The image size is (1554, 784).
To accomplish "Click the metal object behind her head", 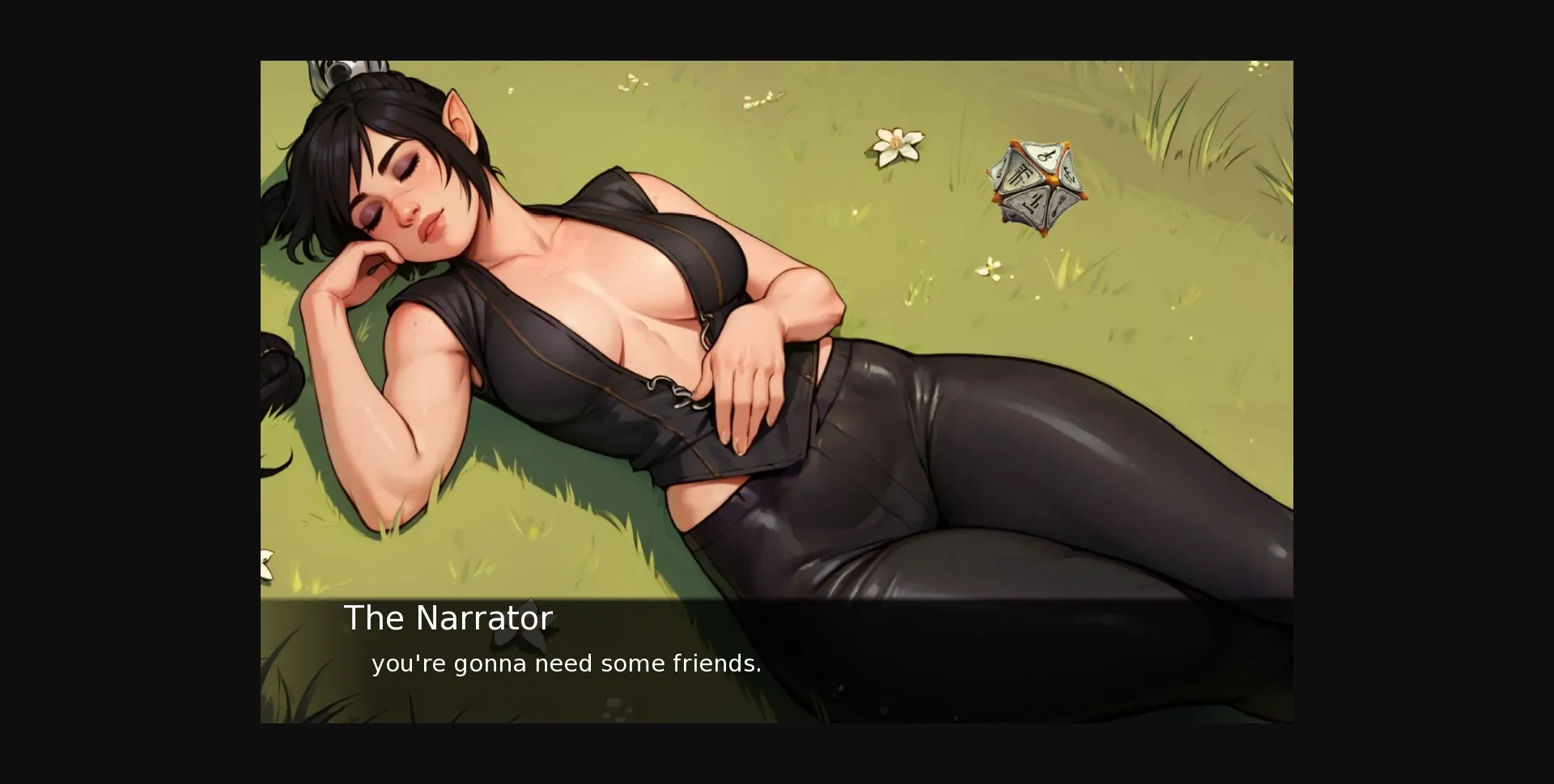I will (340, 73).
